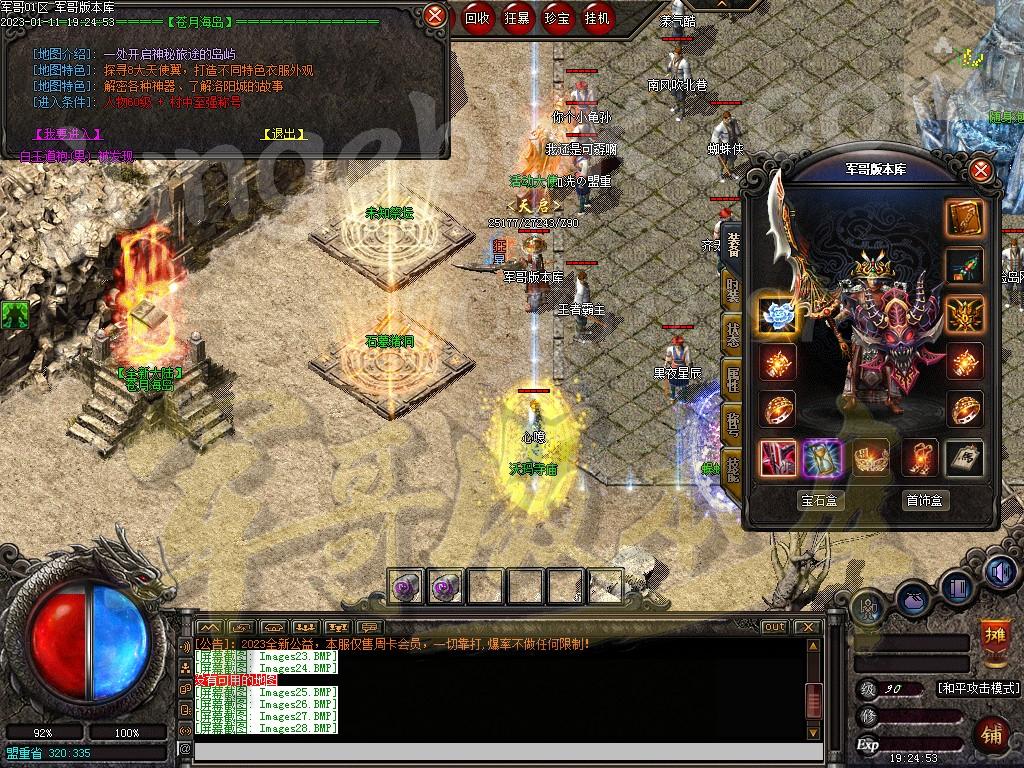
Task: Open the 回收 recycle menu
Action: coord(477,17)
